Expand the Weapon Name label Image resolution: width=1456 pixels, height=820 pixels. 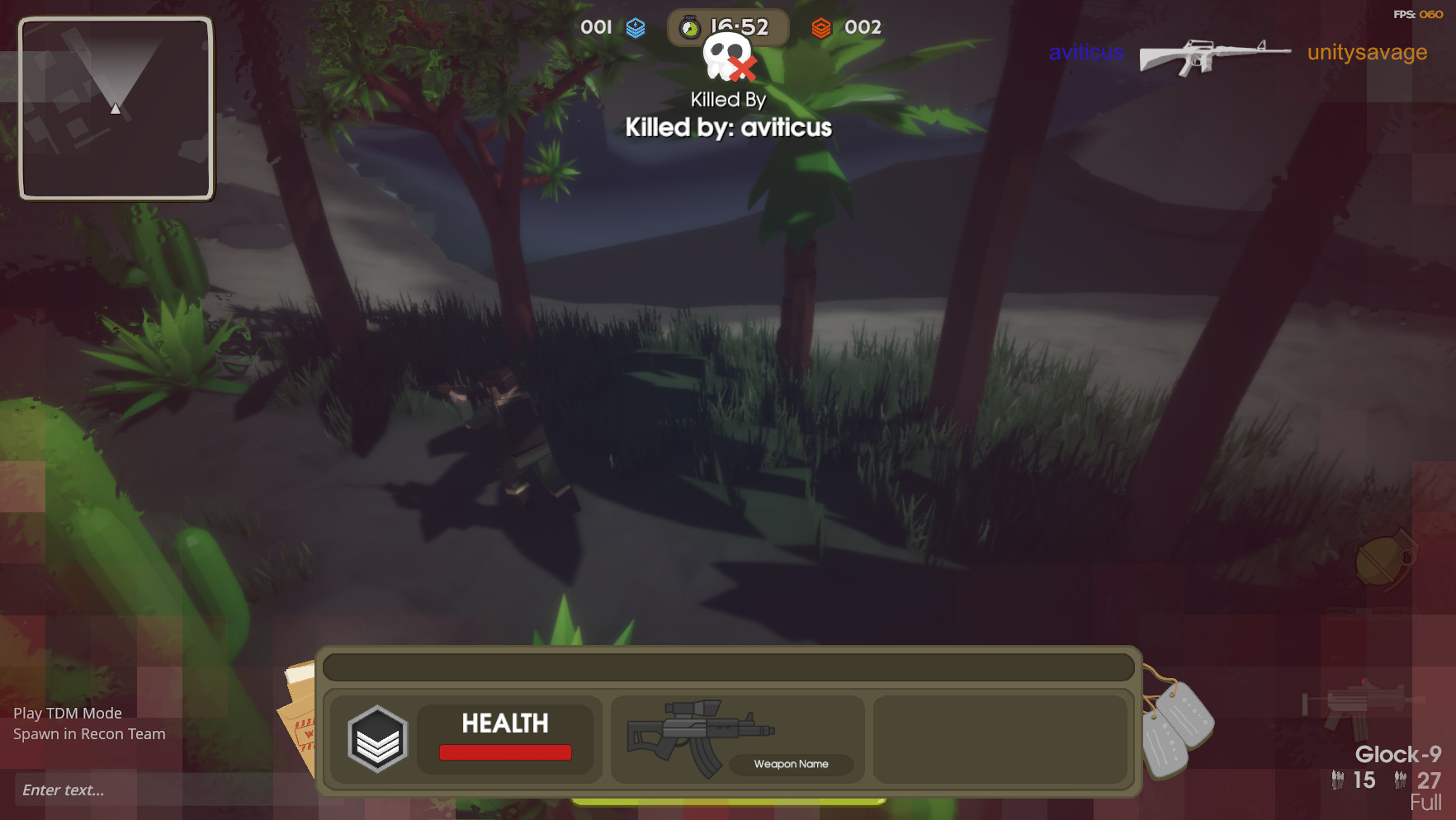(790, 764)
